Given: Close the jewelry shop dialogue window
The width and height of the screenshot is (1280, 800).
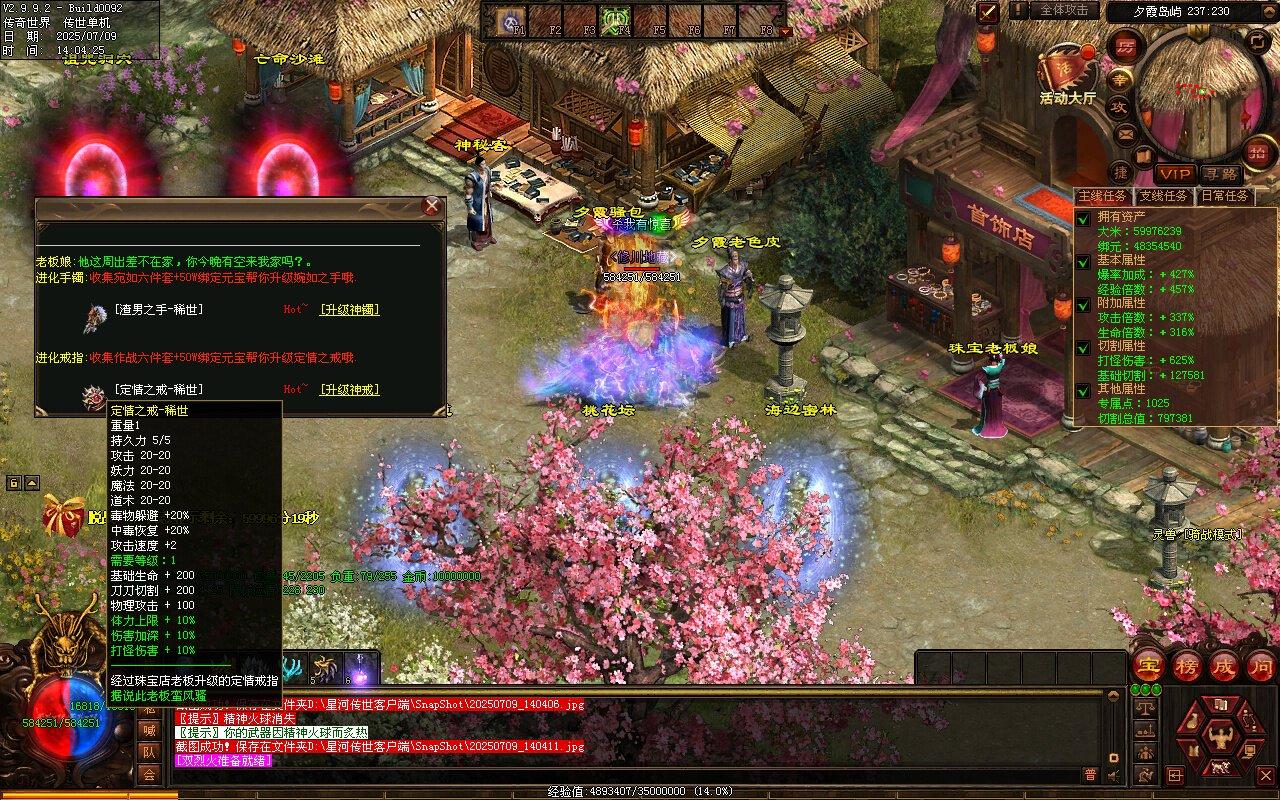Looking at the screenshot, I should (x=431, y=207).
